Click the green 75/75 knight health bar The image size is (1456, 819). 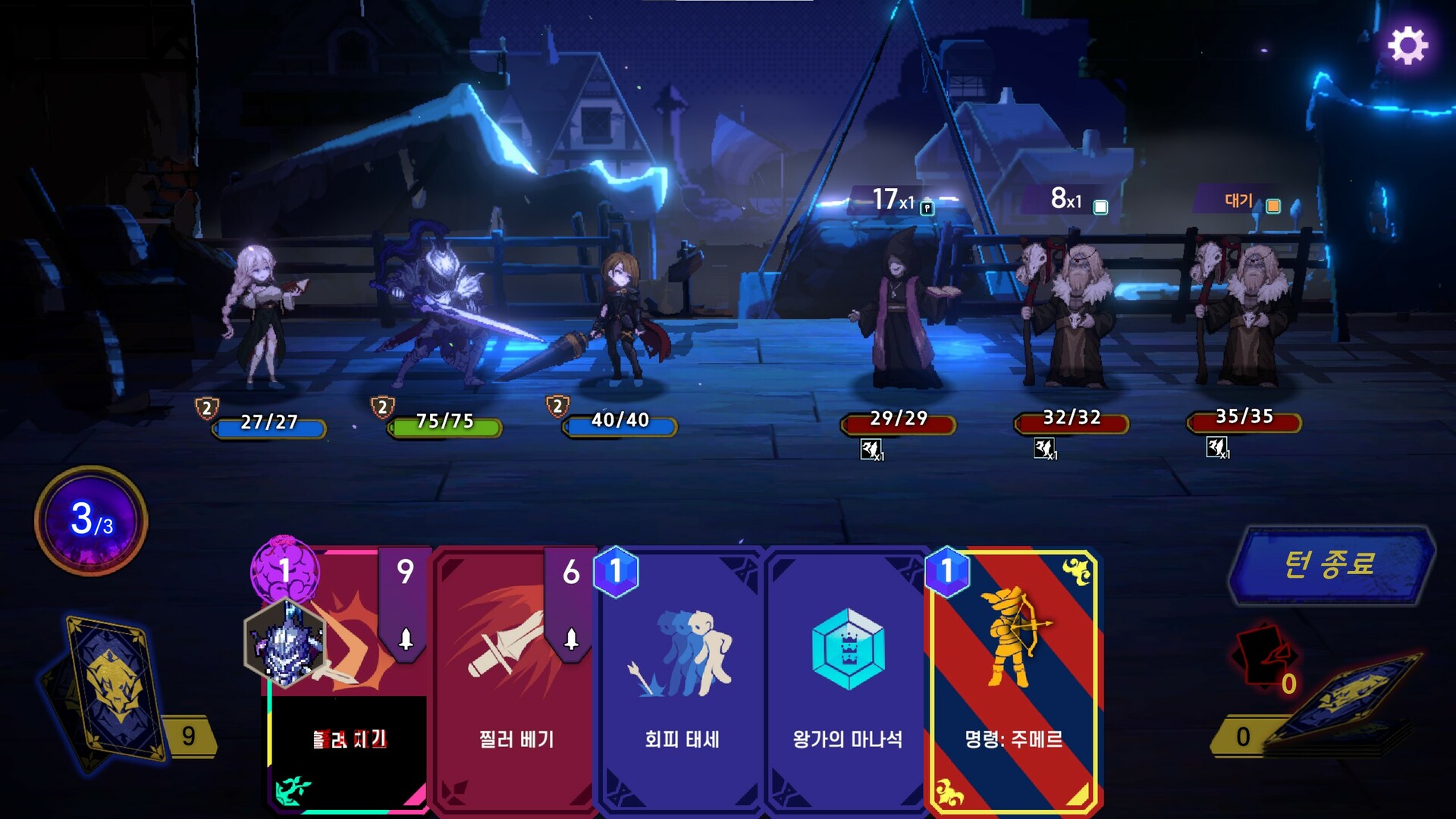click(444, 427)
